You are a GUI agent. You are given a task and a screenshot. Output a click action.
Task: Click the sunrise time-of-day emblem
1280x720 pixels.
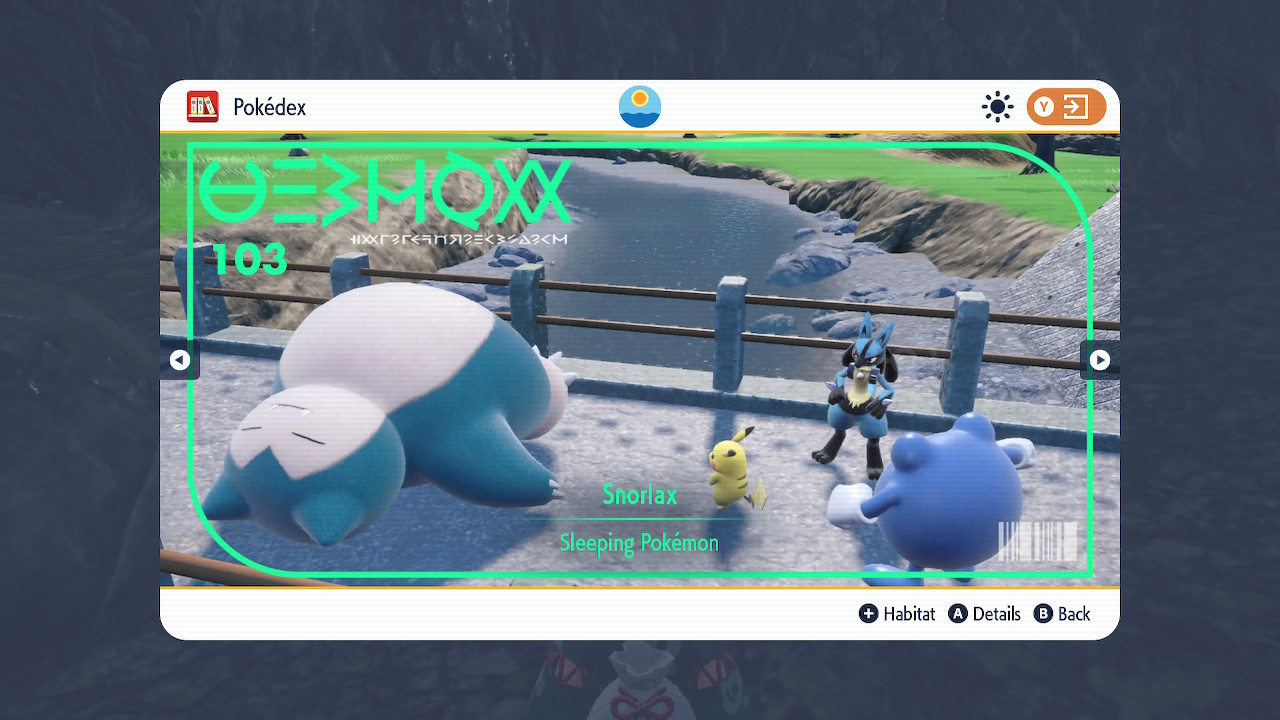(640, 107)
